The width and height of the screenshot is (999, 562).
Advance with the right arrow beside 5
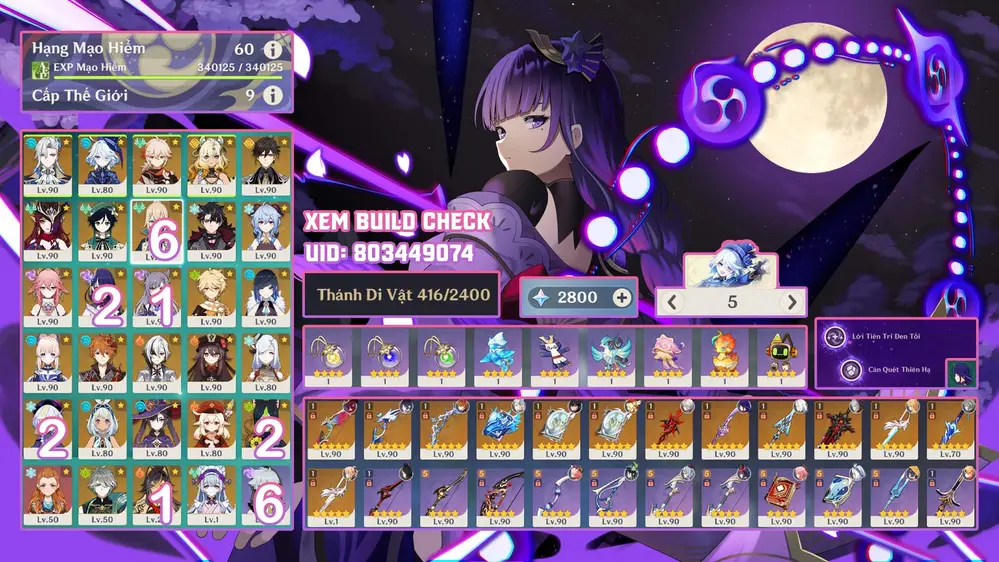pos(793,302)
